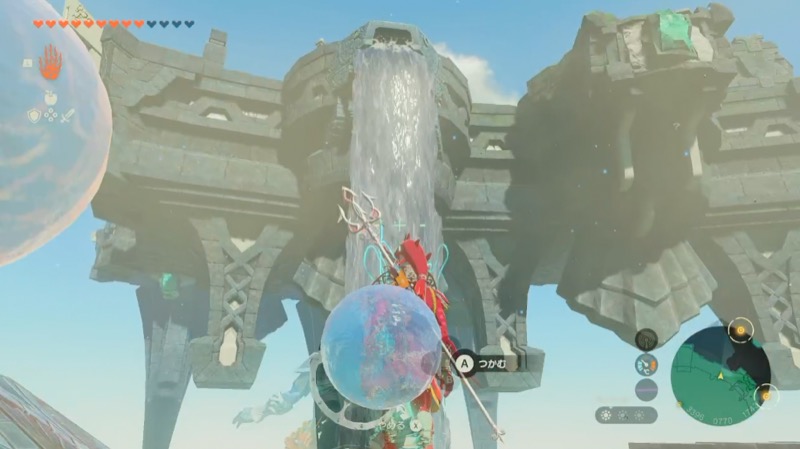
Task: Choose the sword quick-select icon
Action: coord(67,116)
